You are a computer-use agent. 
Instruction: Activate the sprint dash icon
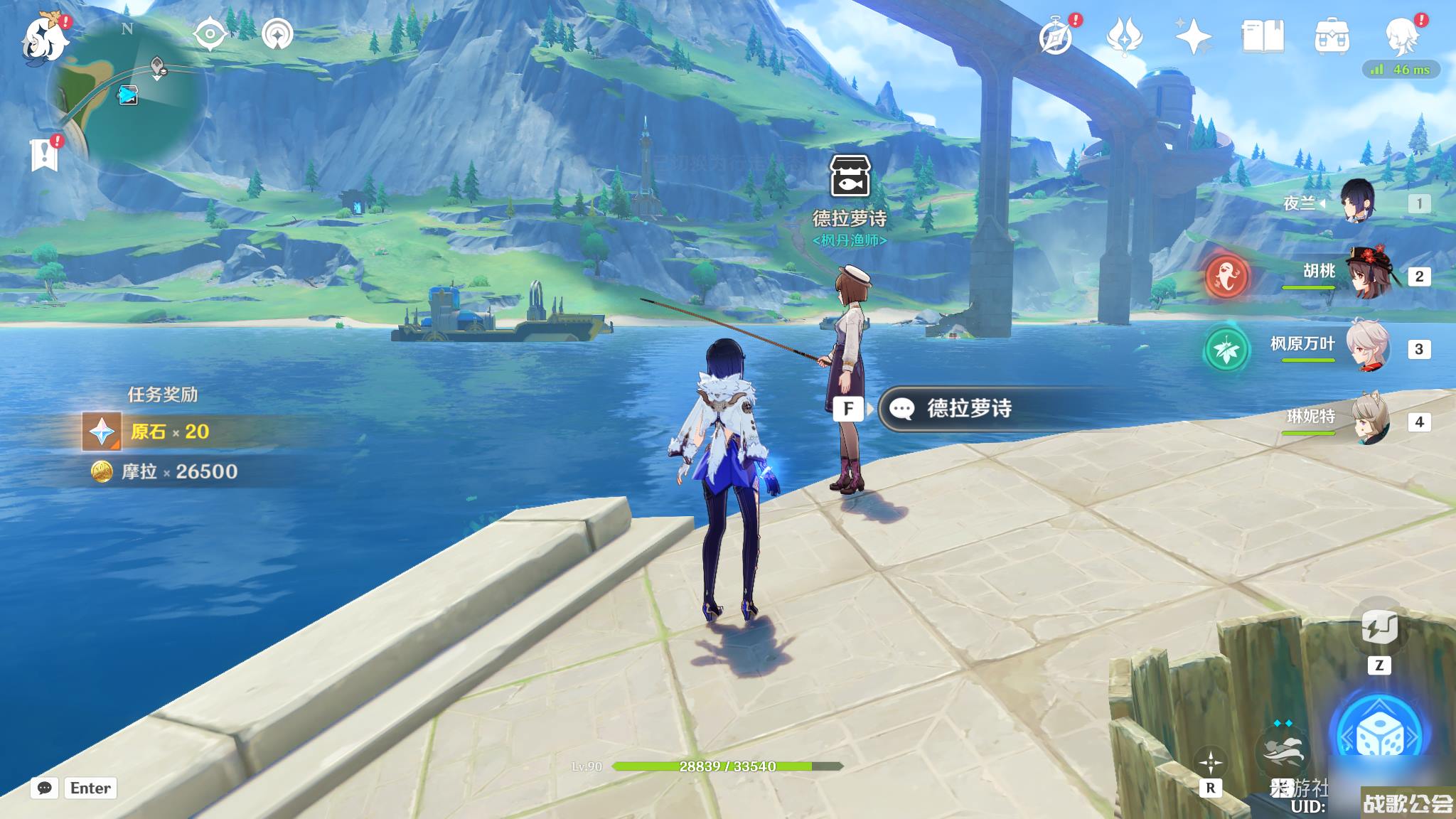click(x=1284, y=754)
